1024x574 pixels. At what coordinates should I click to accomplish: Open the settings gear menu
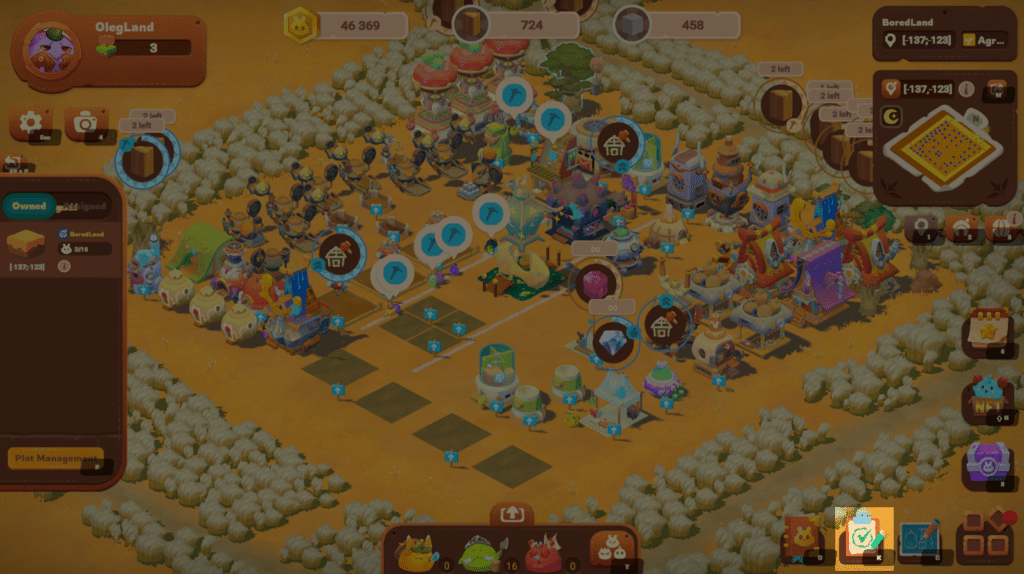tap(31, 123)
